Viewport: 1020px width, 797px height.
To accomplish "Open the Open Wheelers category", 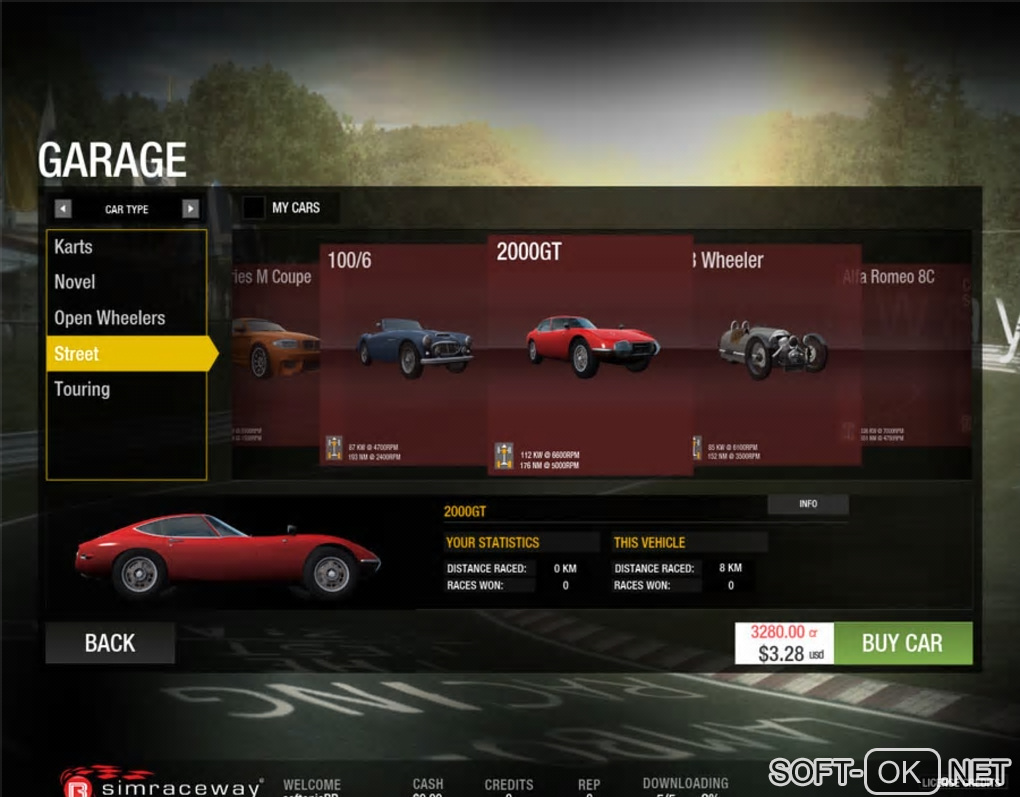I will coord(110,318).
